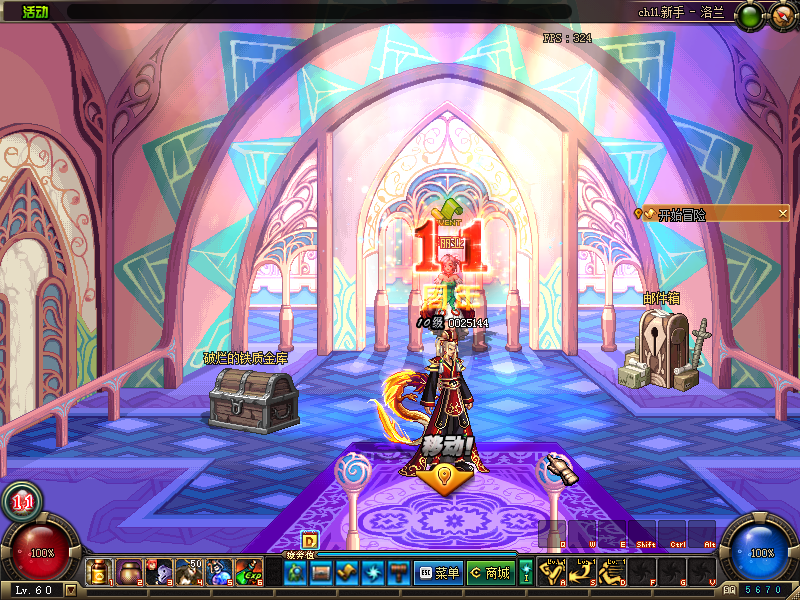Use the Exp potion in slot 6
The width and height of the screenshot is (800, 600).
[249, 572]
